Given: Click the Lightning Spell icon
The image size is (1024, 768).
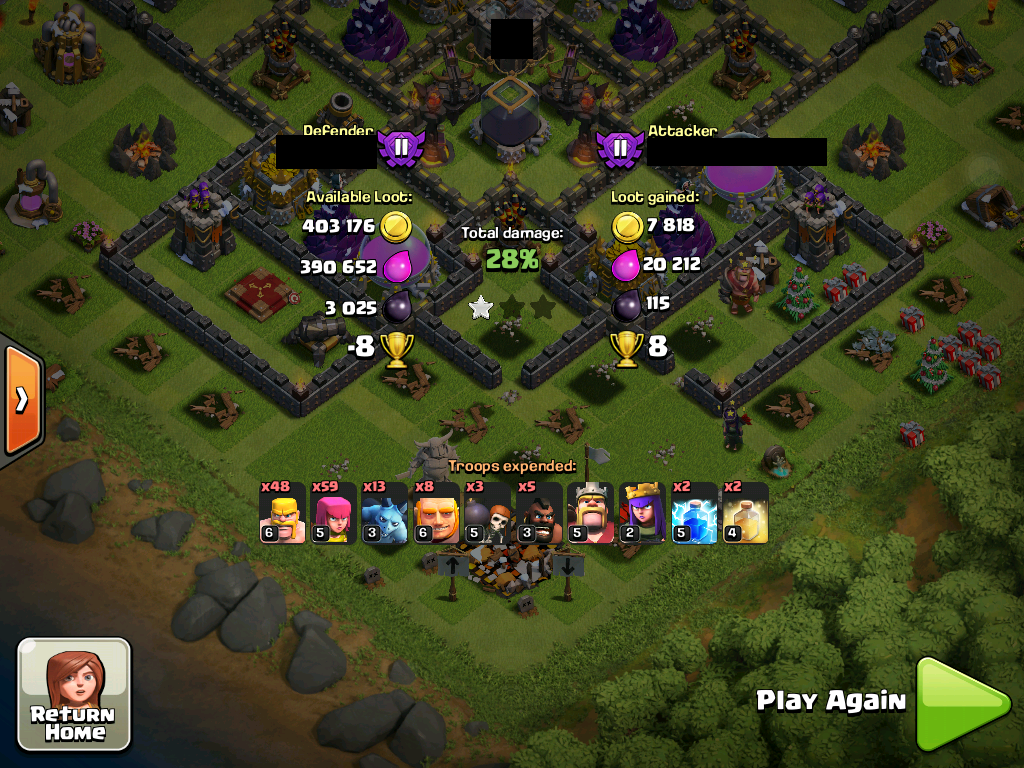Looking at the screenshot, I should (x=694, y=513).
